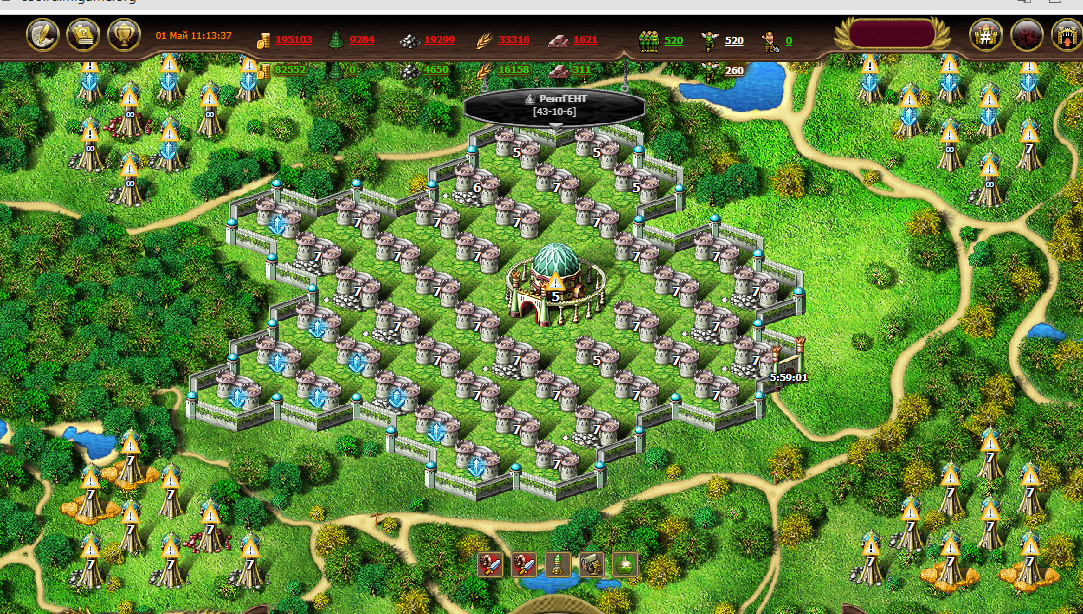This screenshot has width=1083, height=614.
Task: Click the green 520 soldier group count
Action: tap(673, 40)
